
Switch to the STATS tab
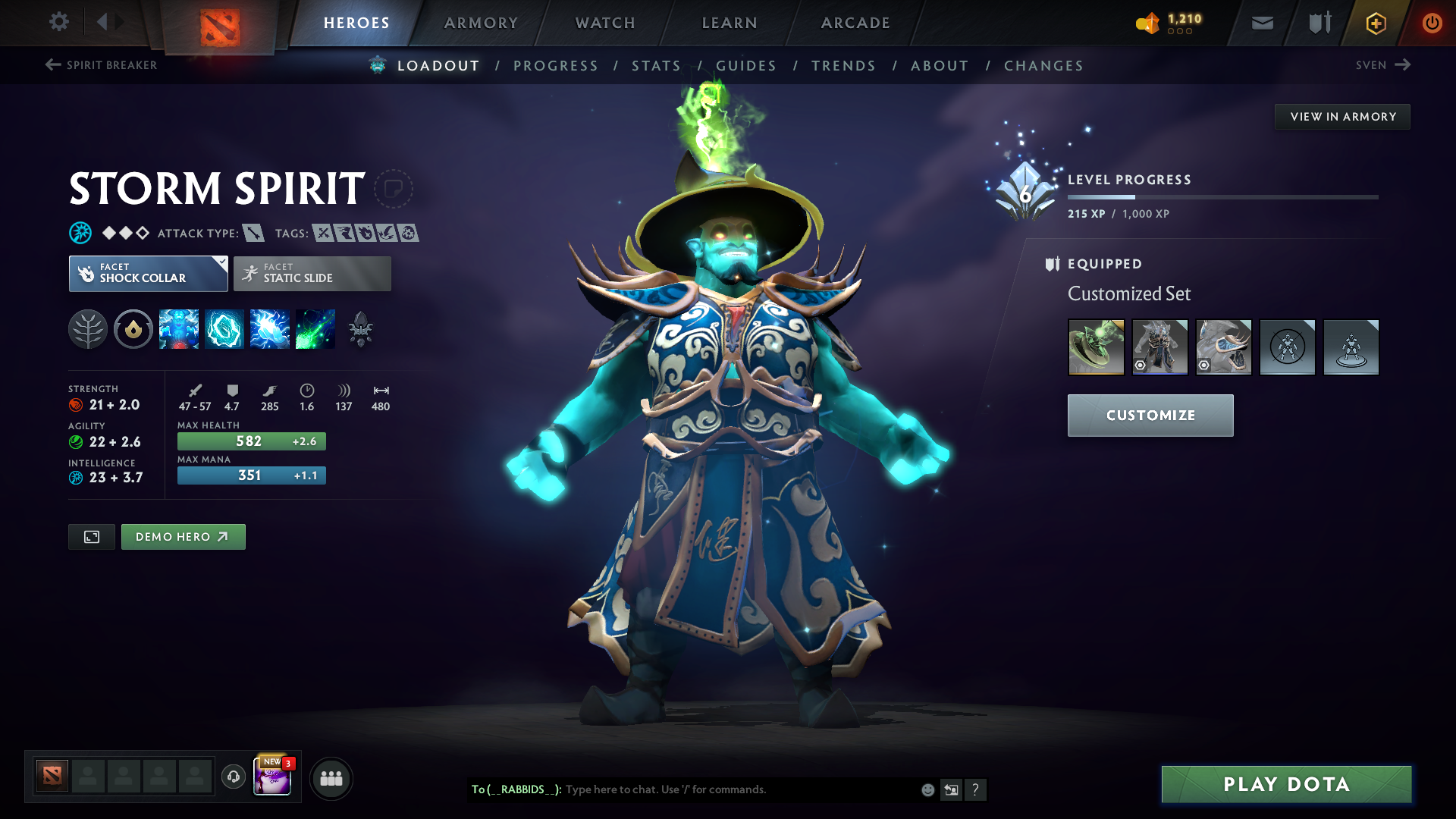(x=657, y=66)
